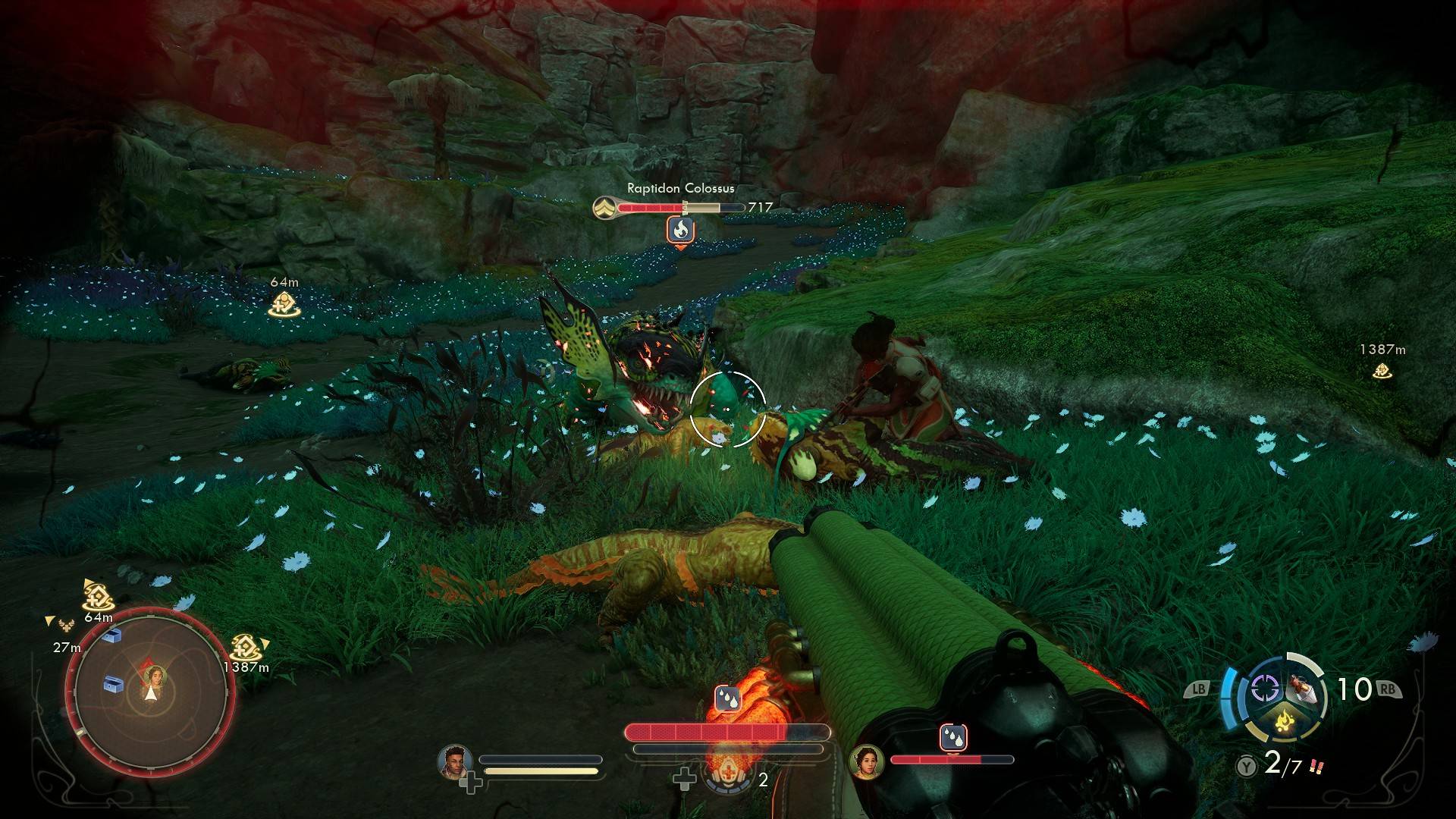1456x819 pixels.
Task: Click the water drop status icon above female companion
Action: click(x=952, y=736)
